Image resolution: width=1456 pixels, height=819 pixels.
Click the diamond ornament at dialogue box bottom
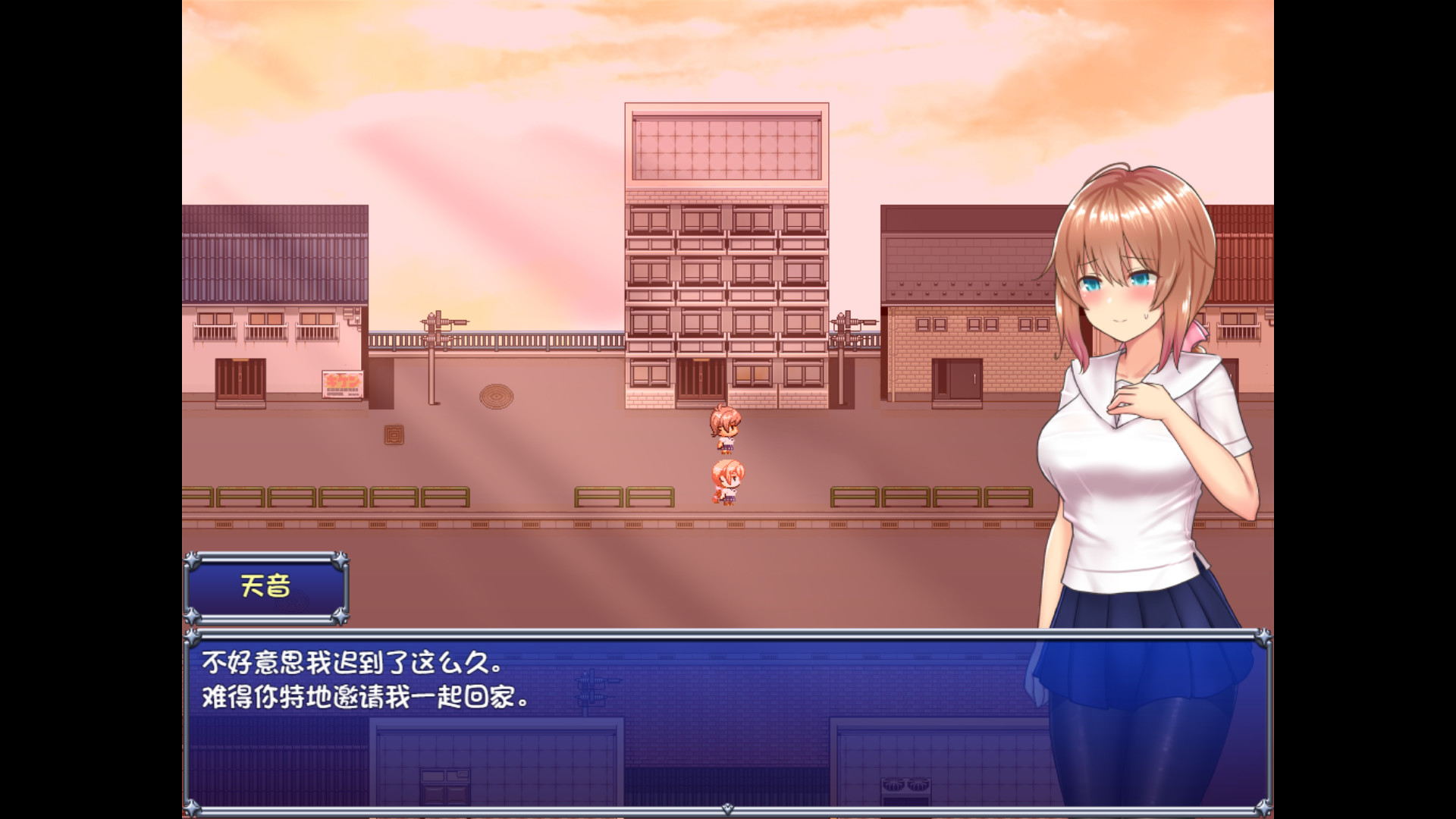(726, 810)
